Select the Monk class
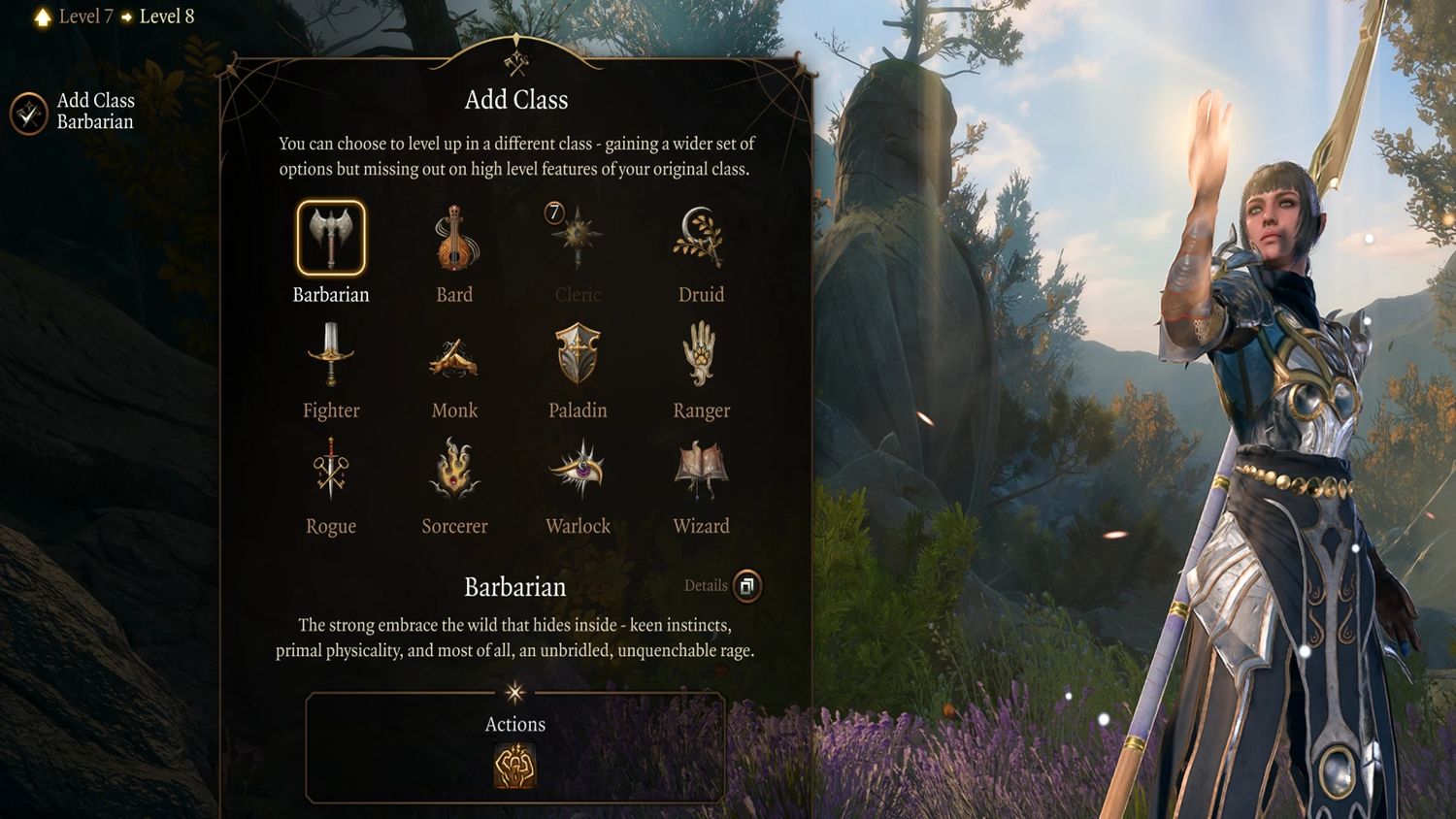This screenshot has height=819, width=1456. 454,357
